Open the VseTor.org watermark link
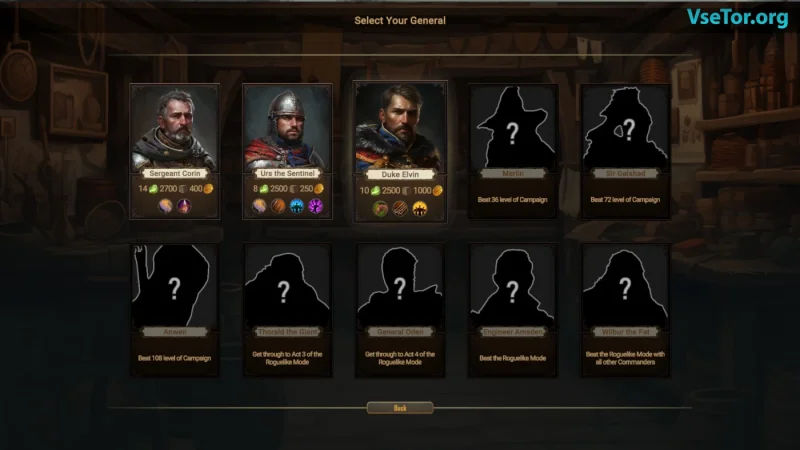Image resolution: width=800 pixels, height=450 pixels. pyautogui.click(x=737, y=17)
